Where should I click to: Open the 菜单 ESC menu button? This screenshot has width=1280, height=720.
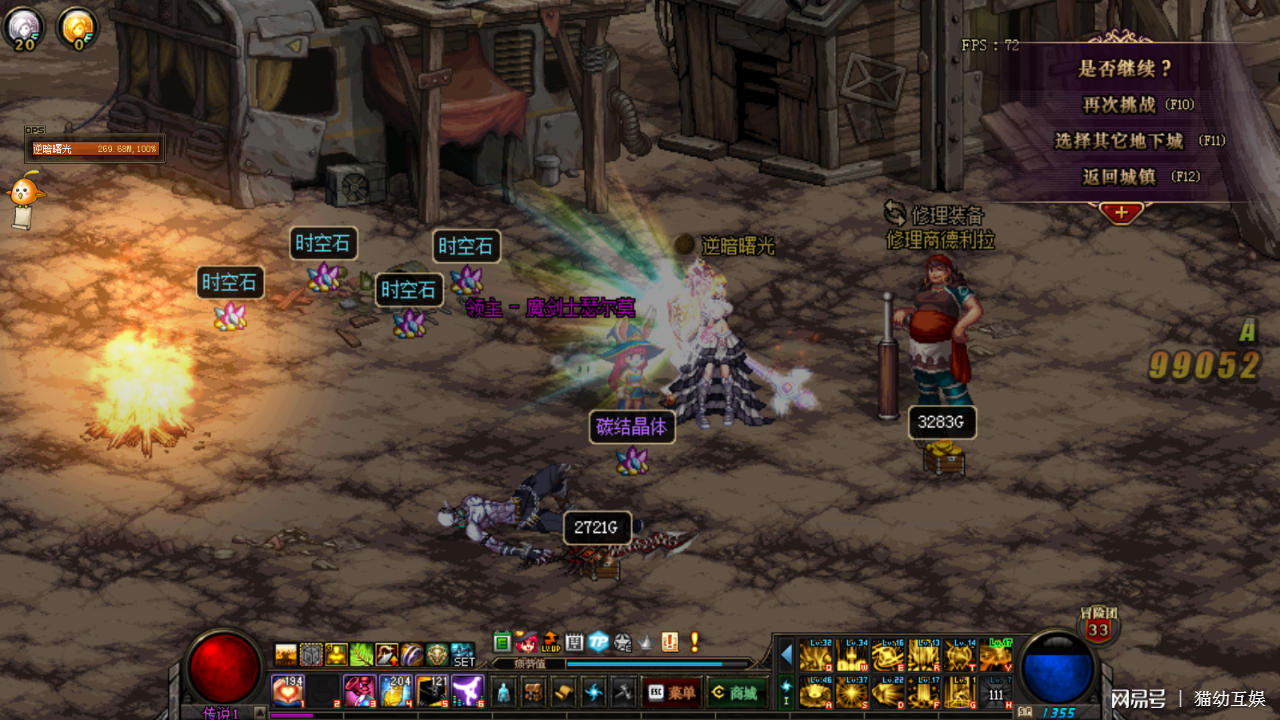click(x=669, y=691)
